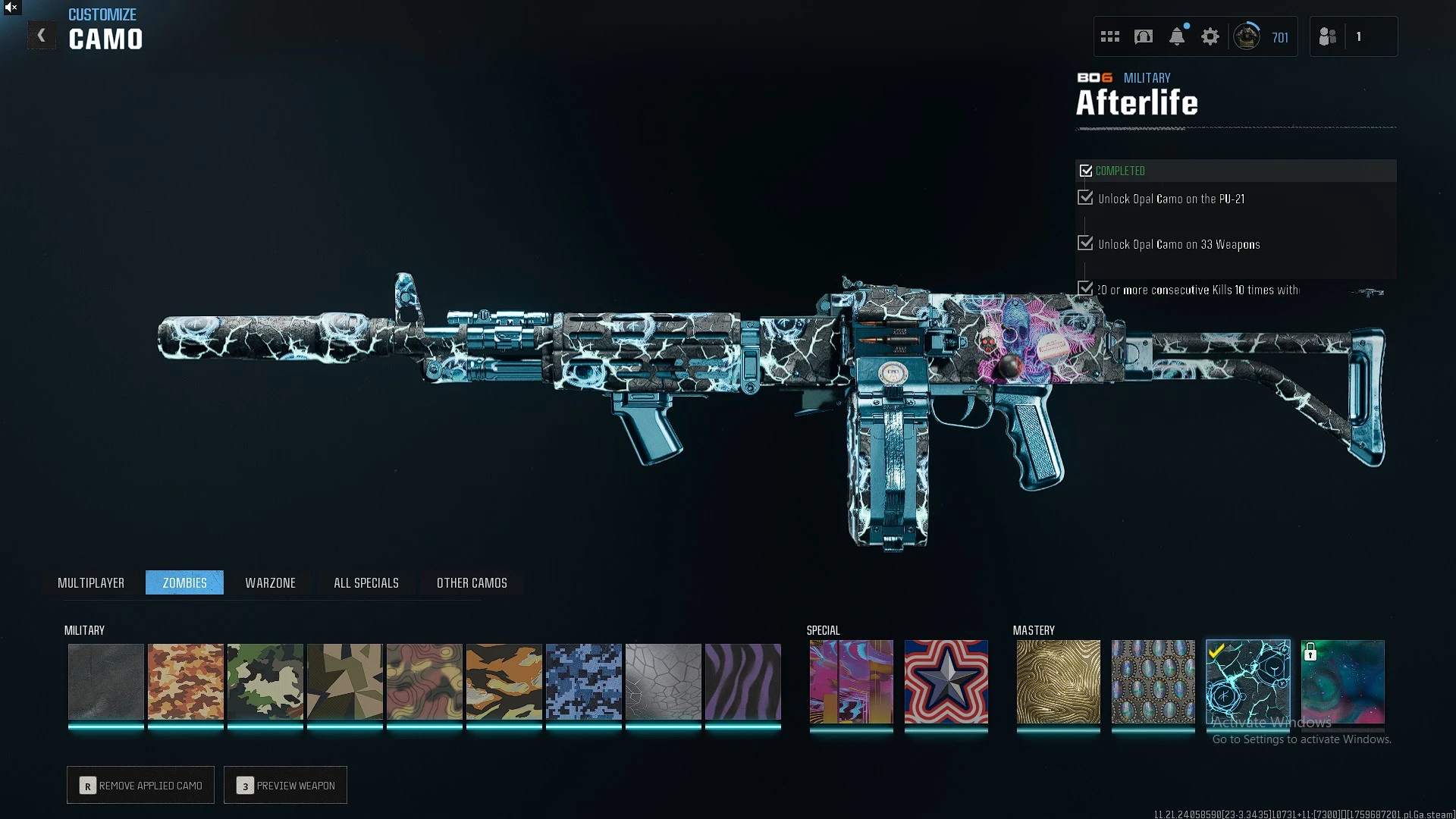Image resolution: width=1456 pixels, height=819 pixels.
Task: Select the red and blue star camo
Action: pyautogui.click(x=946, y=682)
